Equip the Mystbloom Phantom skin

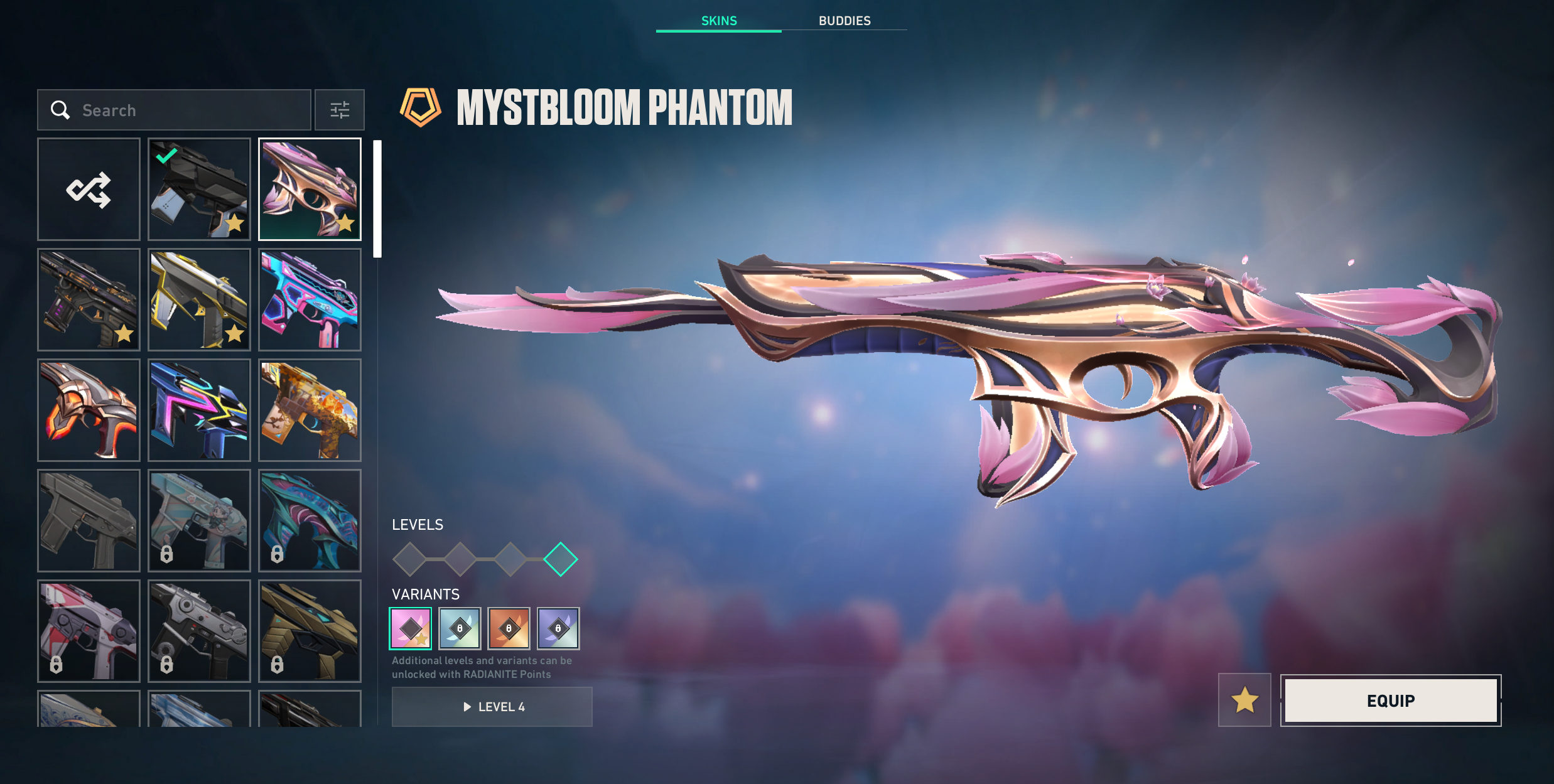(1391, 701)
